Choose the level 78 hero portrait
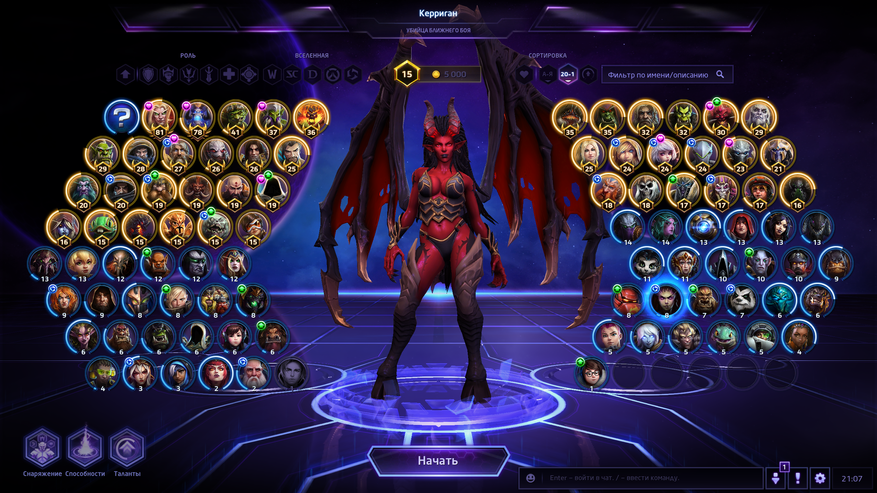Image resolution: width=877 pixels, height=493 pixels. coord(197,118)
